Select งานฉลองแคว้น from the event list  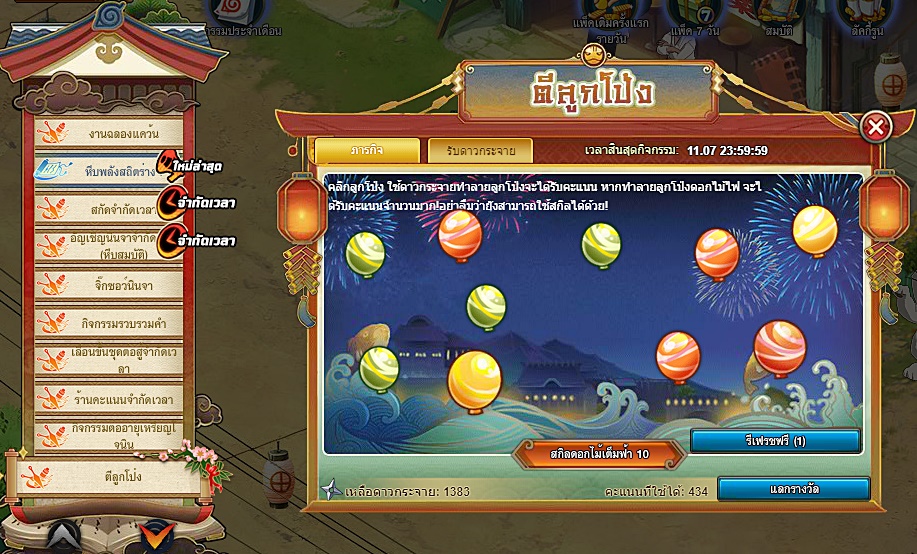[x=108, y=133]
